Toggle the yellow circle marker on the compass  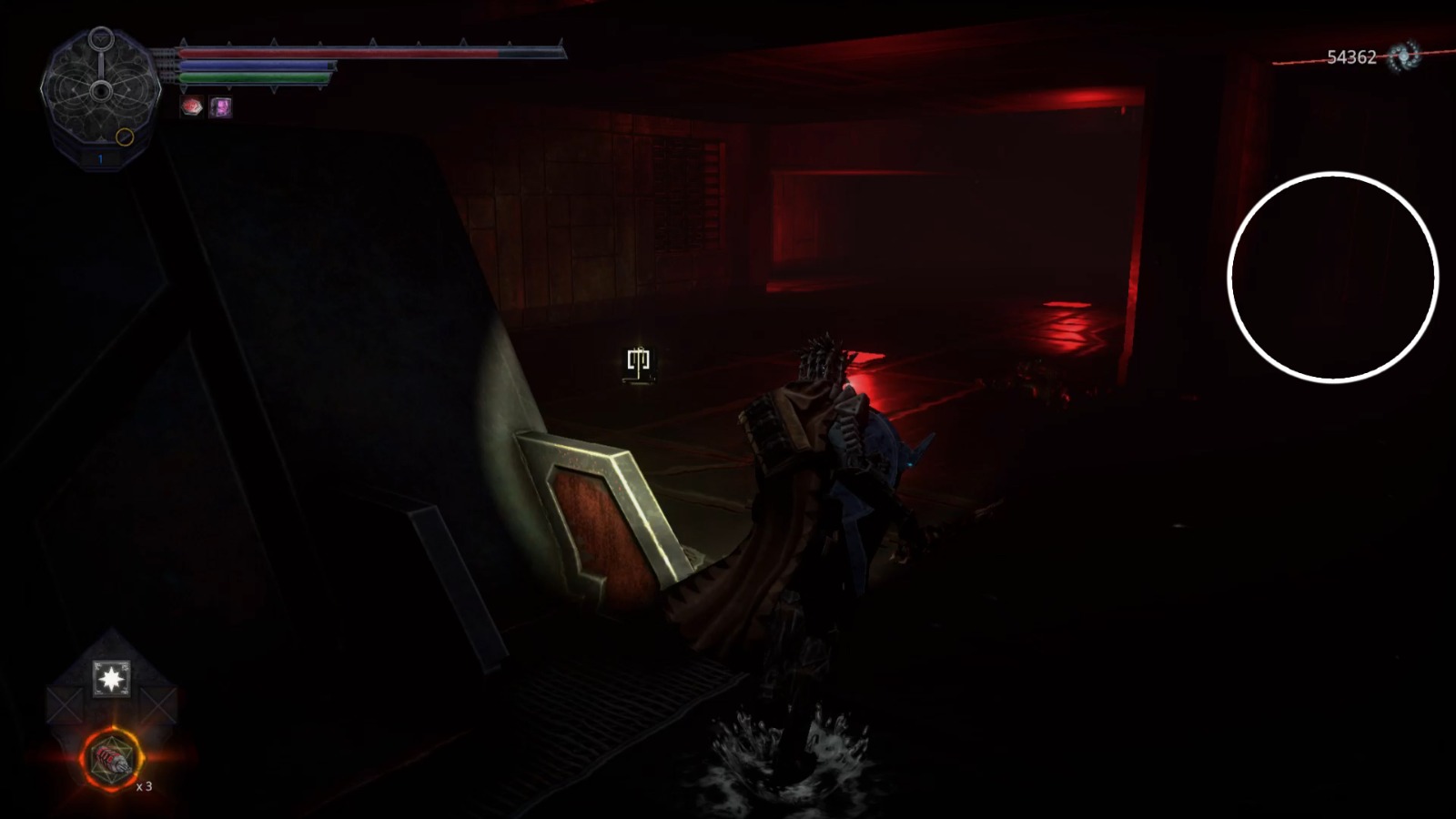tap(125, 137)
